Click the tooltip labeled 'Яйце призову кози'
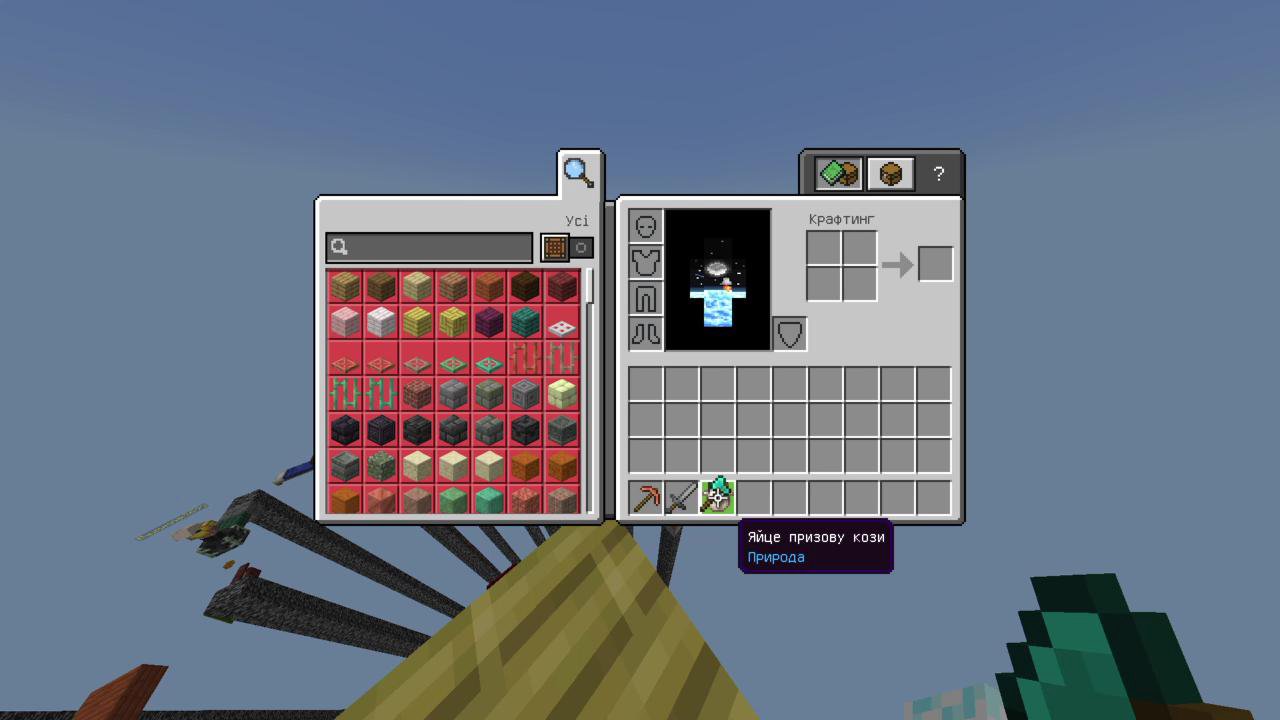1280x720 pixels. click(815, 537)
